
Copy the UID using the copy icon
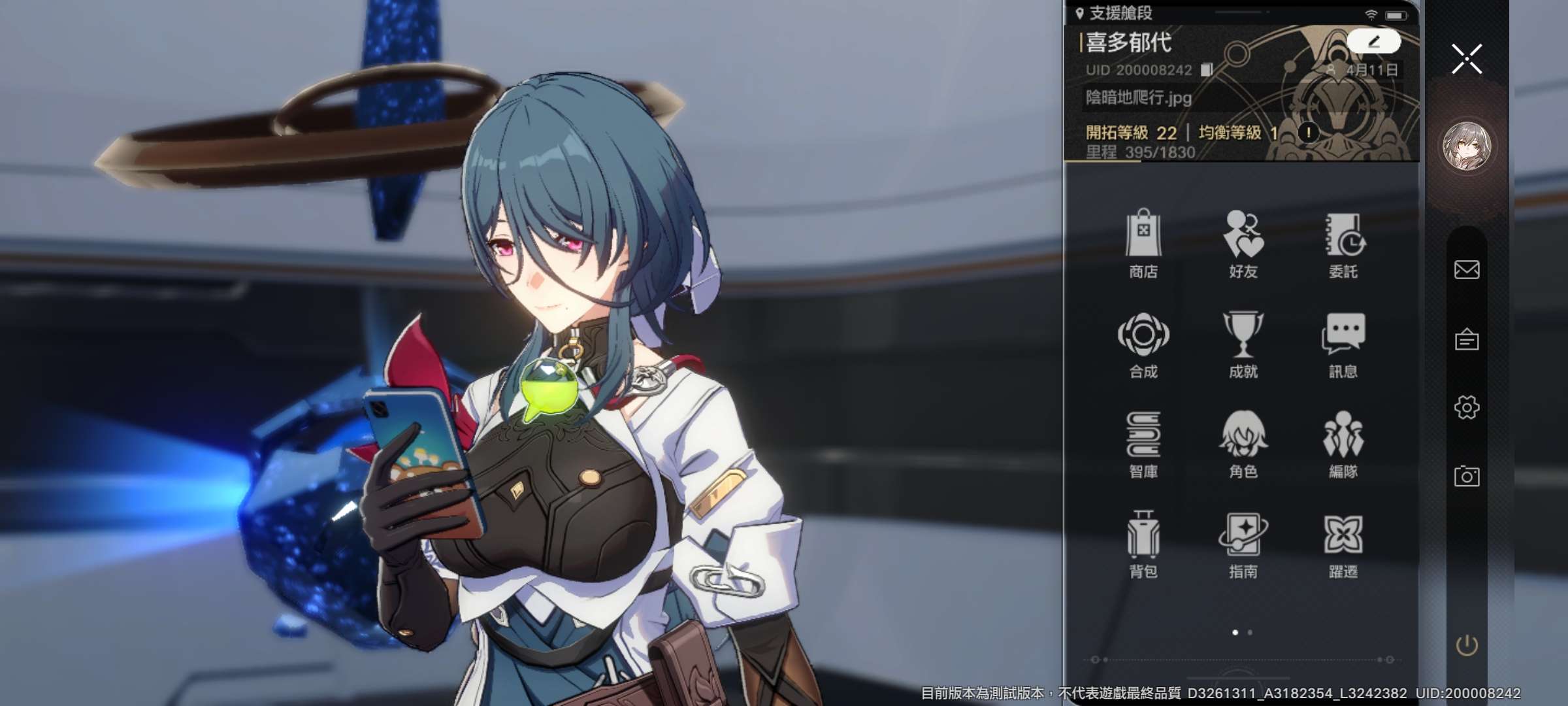1207,70
